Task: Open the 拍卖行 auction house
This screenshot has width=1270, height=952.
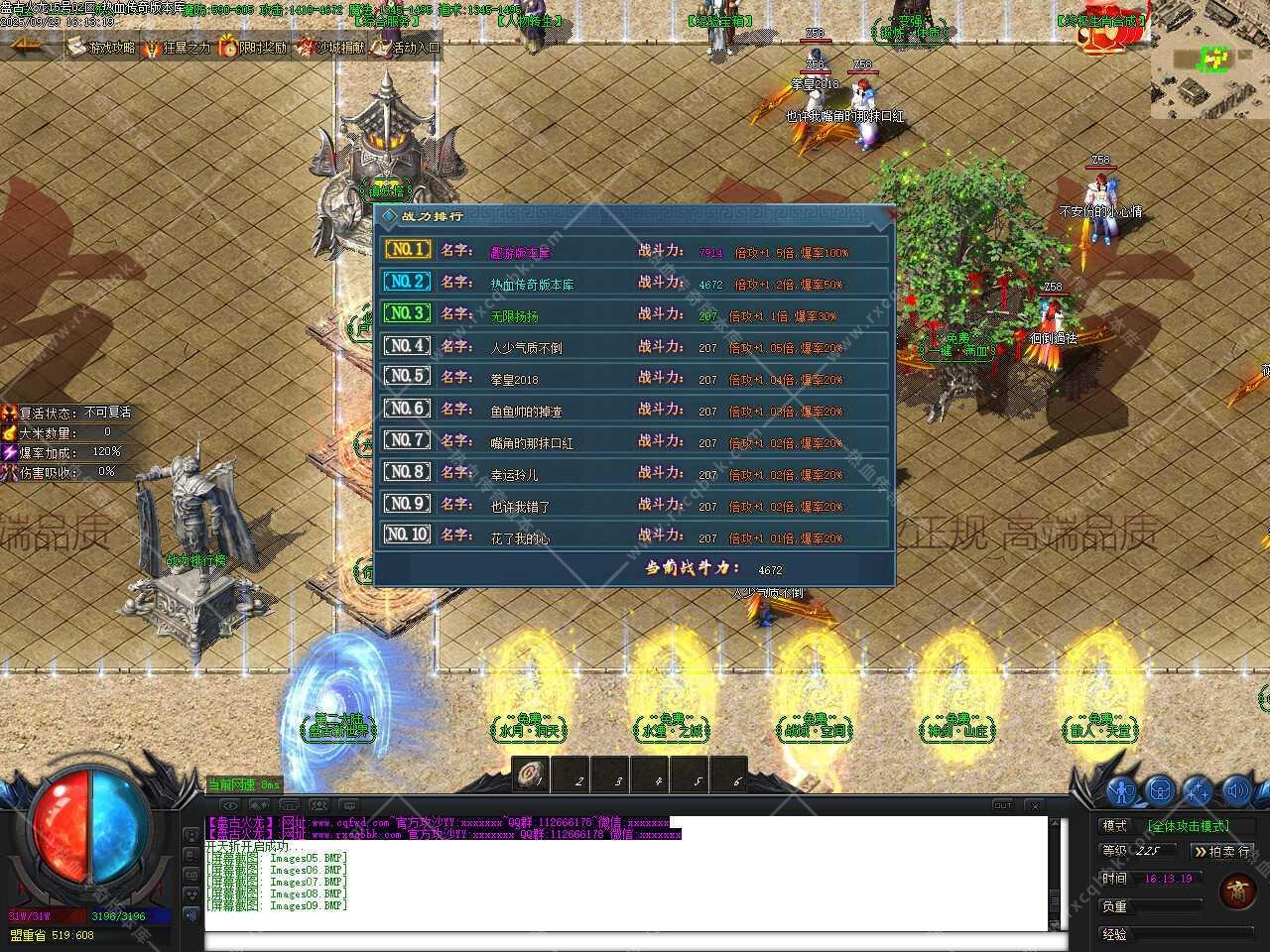Action: (1222, 851)
